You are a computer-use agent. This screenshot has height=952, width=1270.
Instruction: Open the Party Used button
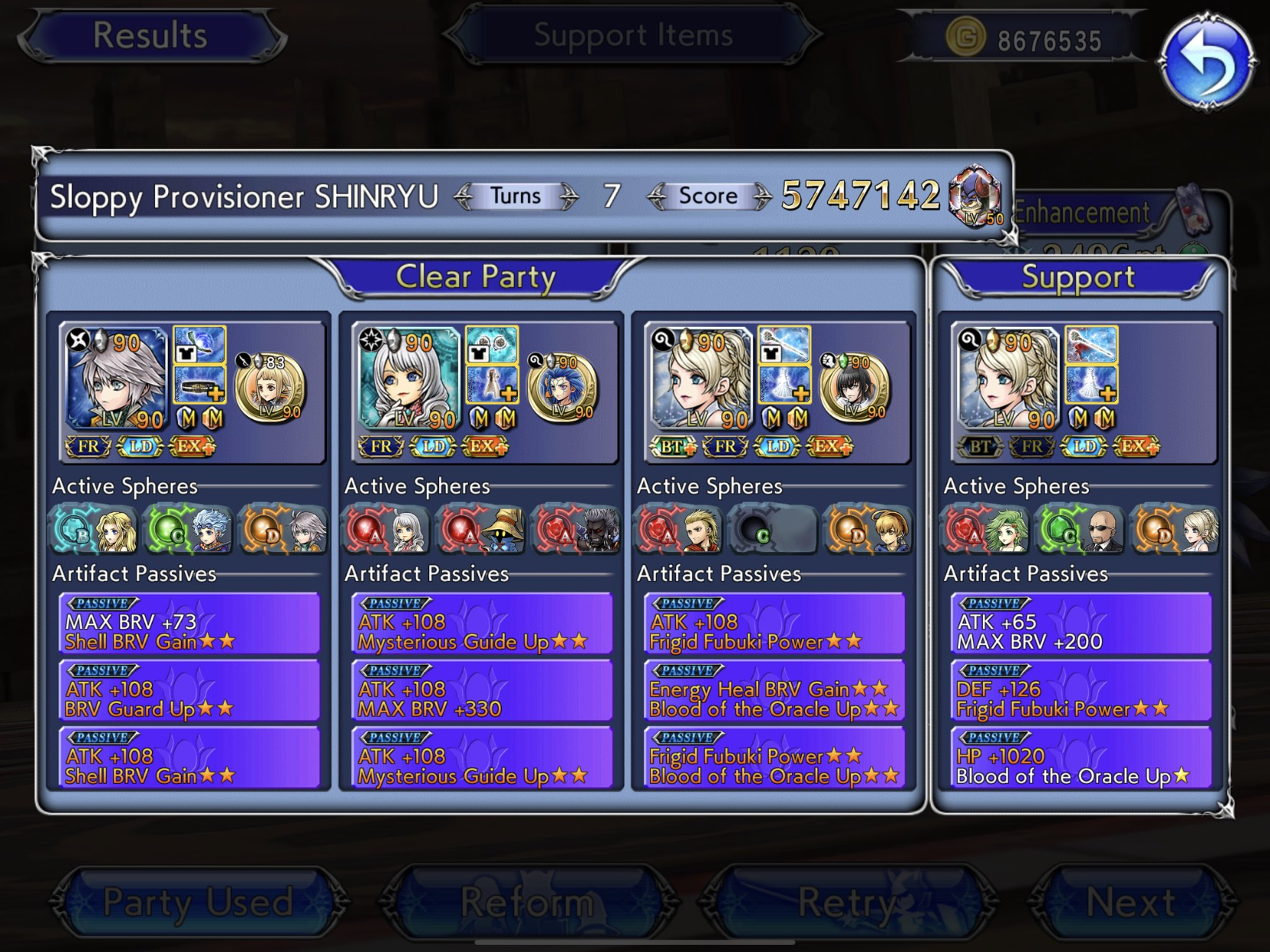click(198, 902)
